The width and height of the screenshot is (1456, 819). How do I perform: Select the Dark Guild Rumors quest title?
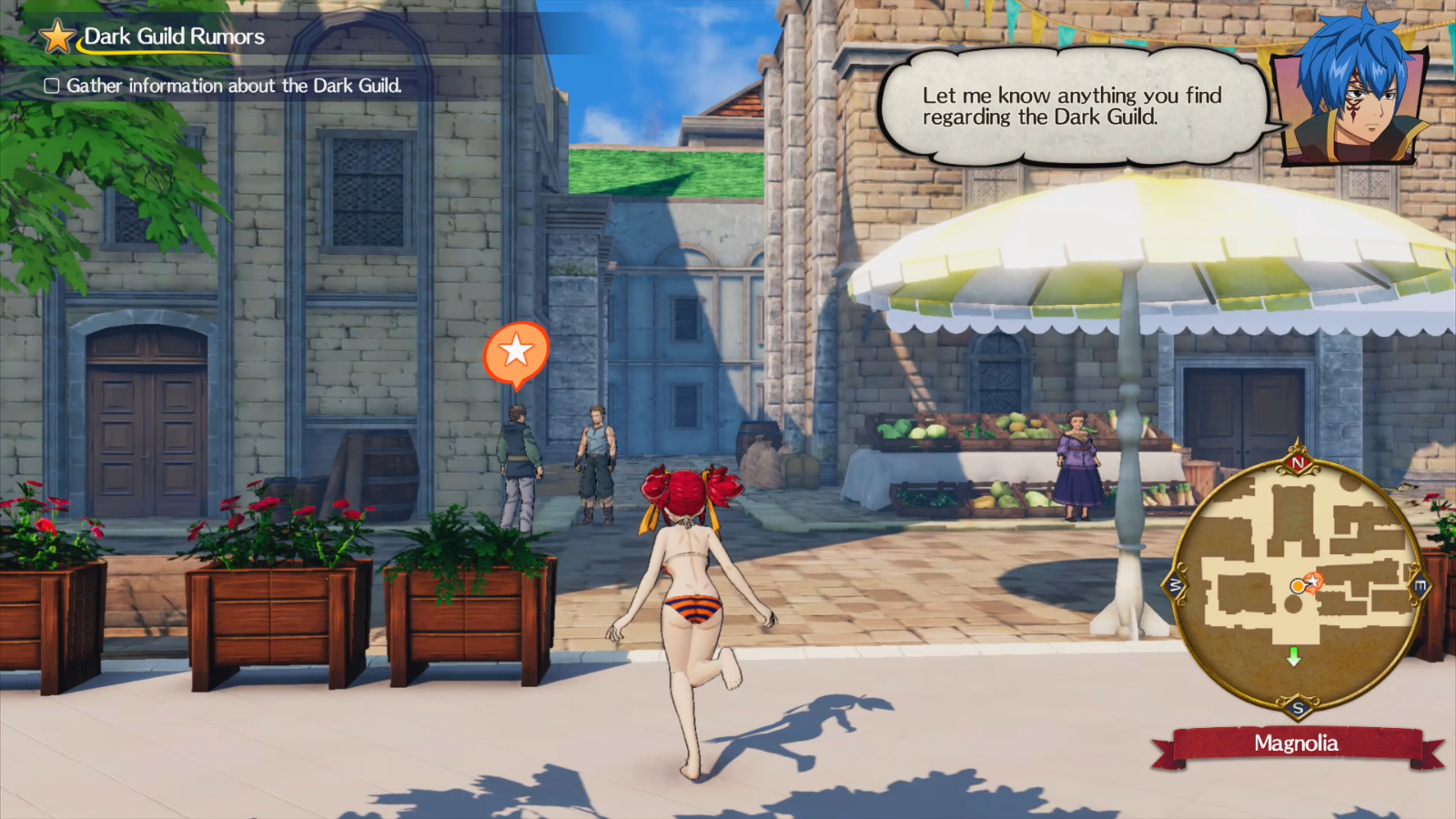[x=173, y=37]
